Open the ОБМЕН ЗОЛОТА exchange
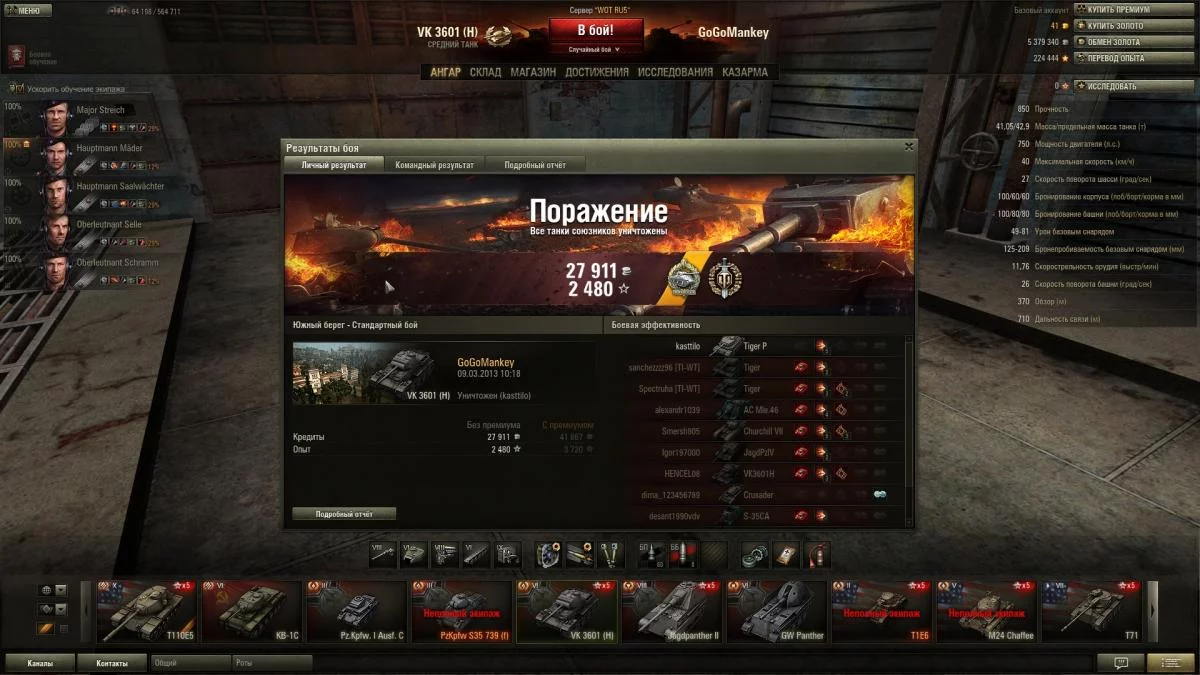This screenshot has height=675, width=1200. click(1118, 42)
